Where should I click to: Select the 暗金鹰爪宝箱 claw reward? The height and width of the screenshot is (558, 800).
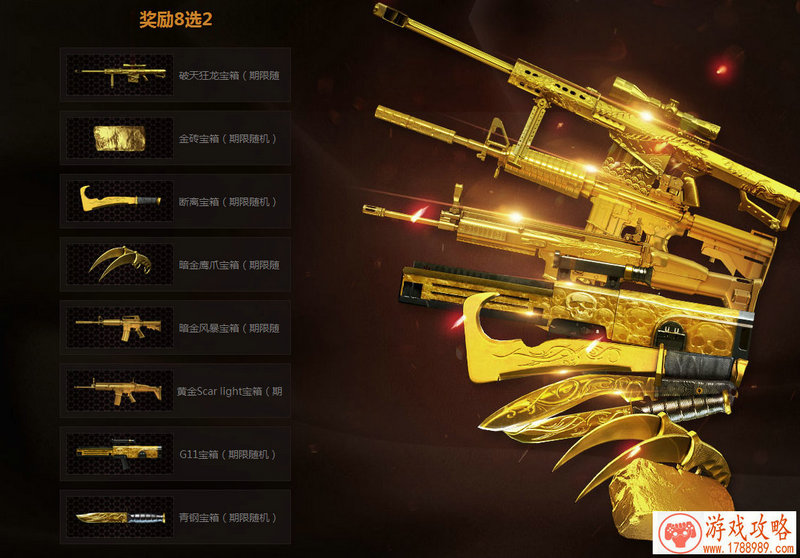tap(175, 265)
